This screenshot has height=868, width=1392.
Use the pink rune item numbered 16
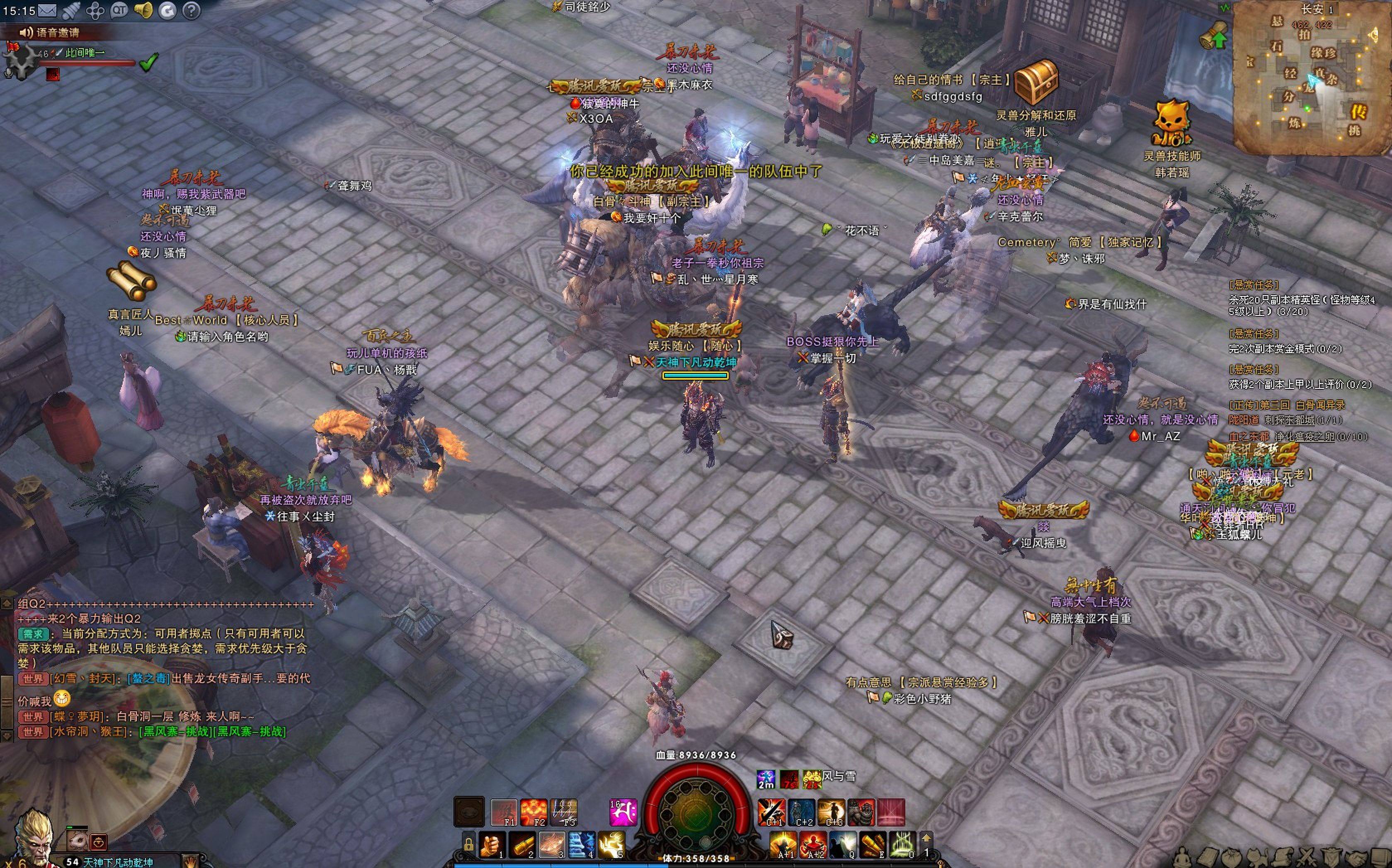pos(623,812)
